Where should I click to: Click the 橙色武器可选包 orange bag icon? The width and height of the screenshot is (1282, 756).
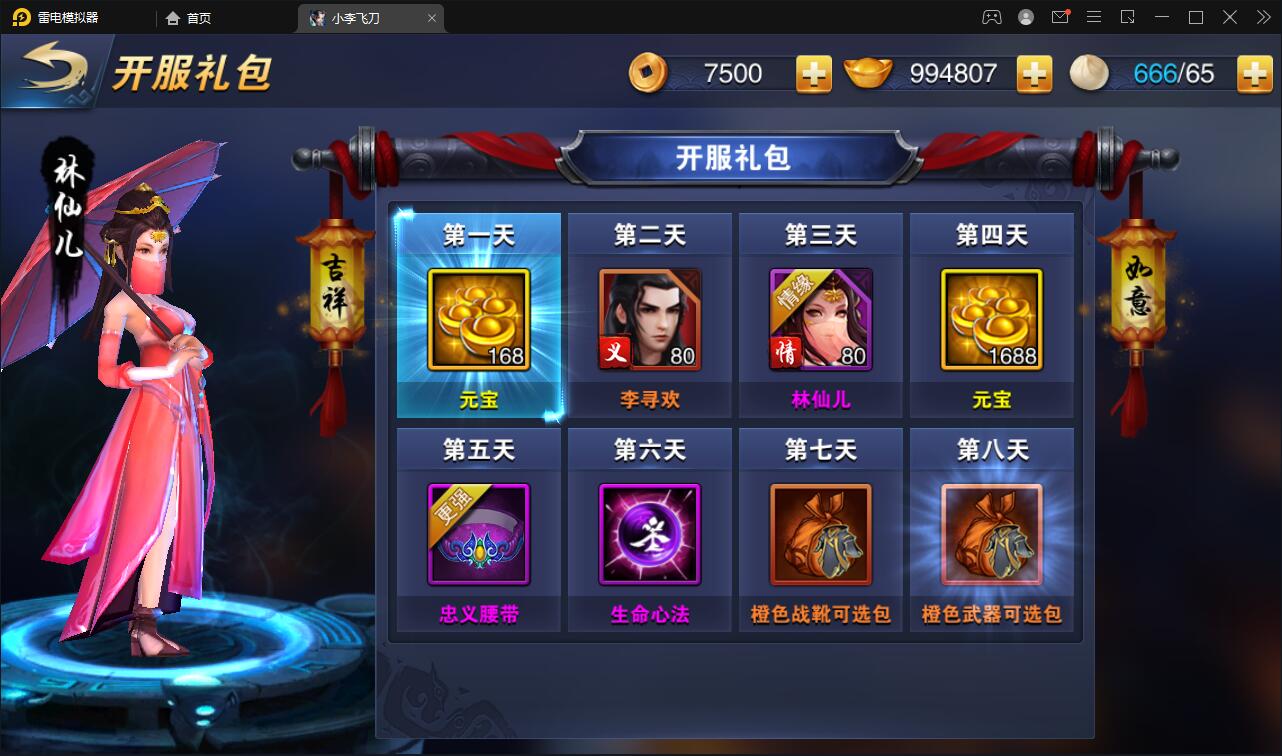click(992, 533)
